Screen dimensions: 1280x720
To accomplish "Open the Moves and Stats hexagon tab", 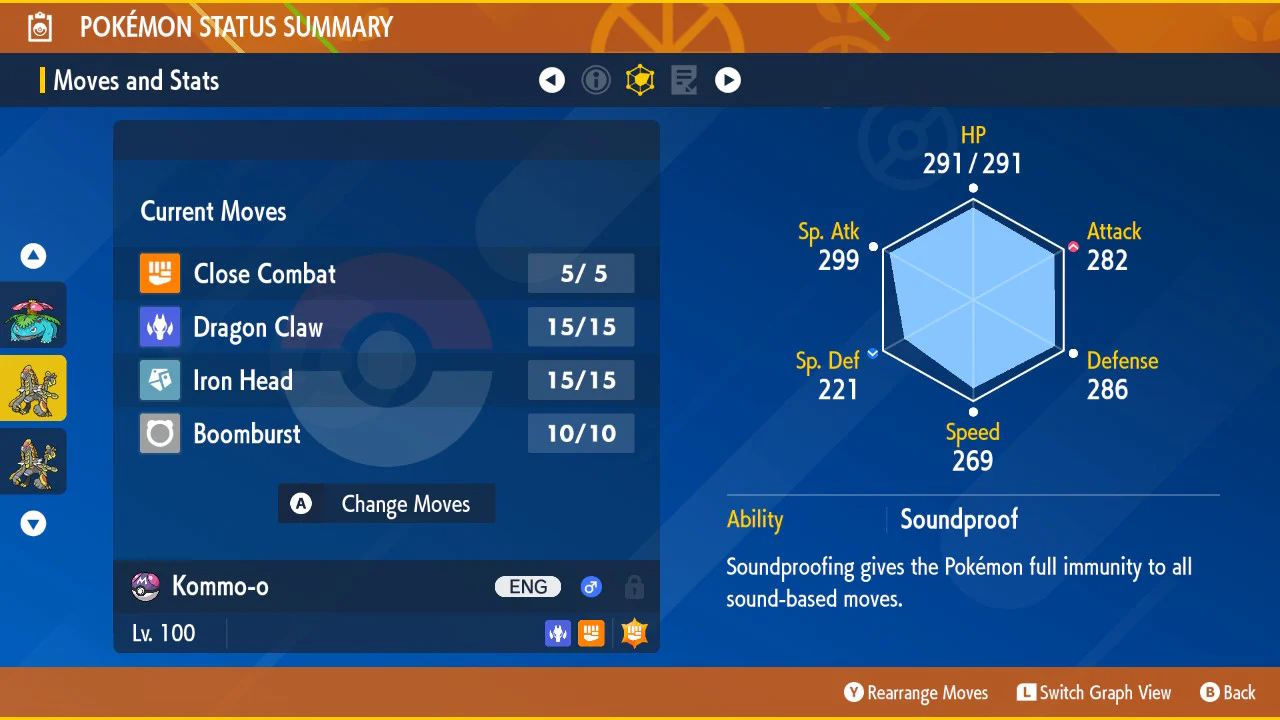I will 640,80.
